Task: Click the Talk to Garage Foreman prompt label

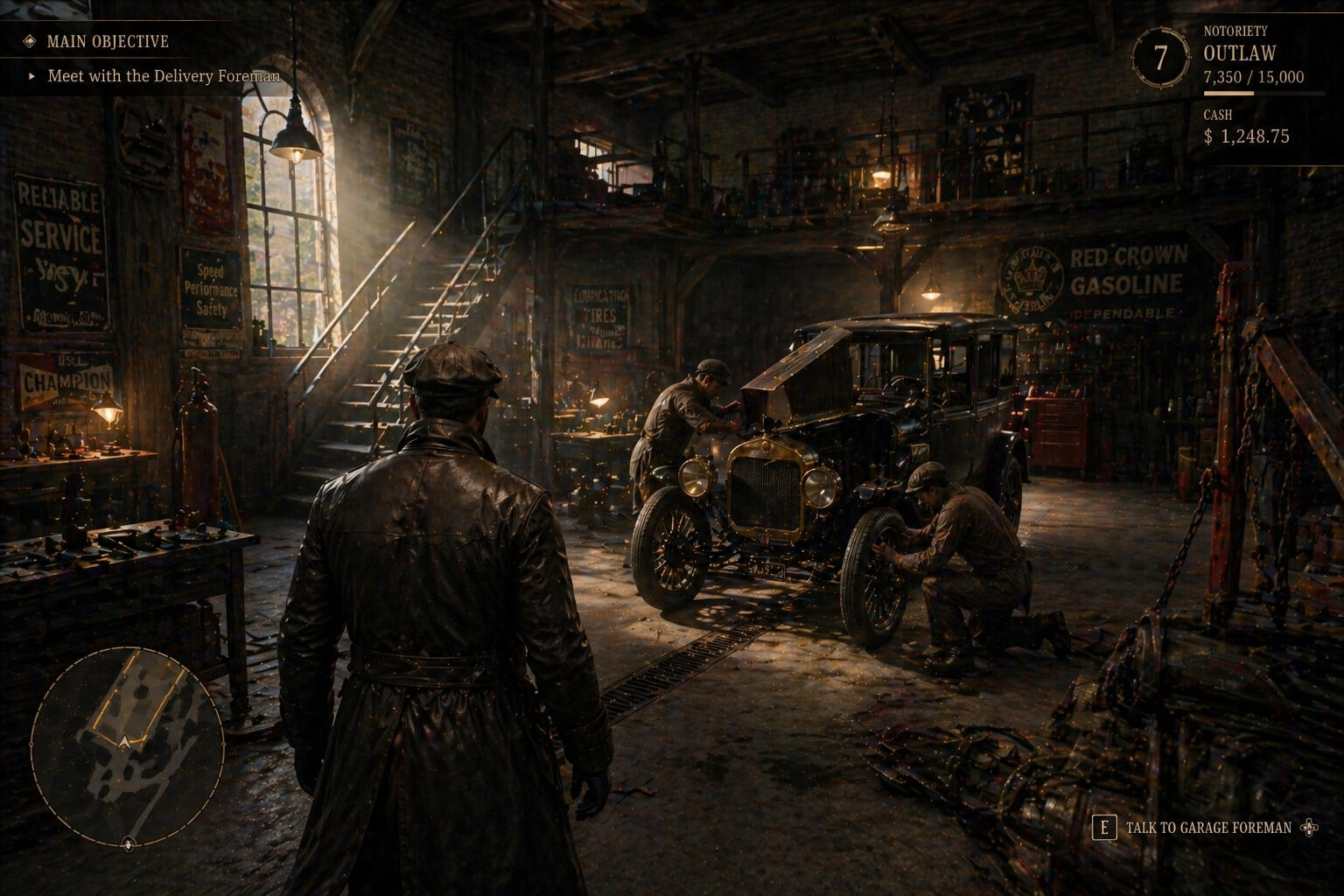Action: click(1207, 828)
